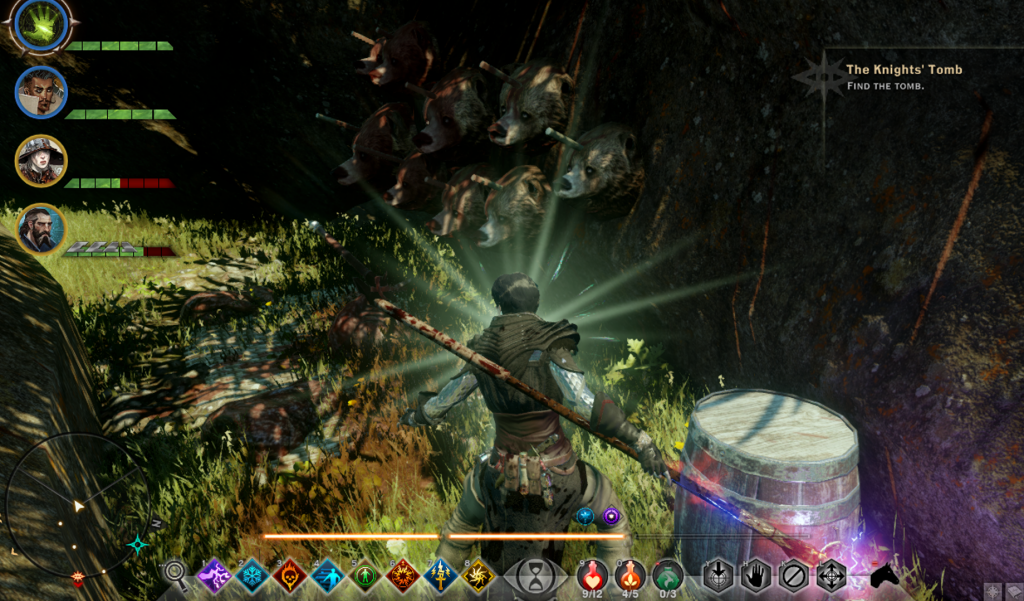Trigger the yellow swirling burst ability
This screenshot has height=601, width=1024.
[x=479, y=576]
